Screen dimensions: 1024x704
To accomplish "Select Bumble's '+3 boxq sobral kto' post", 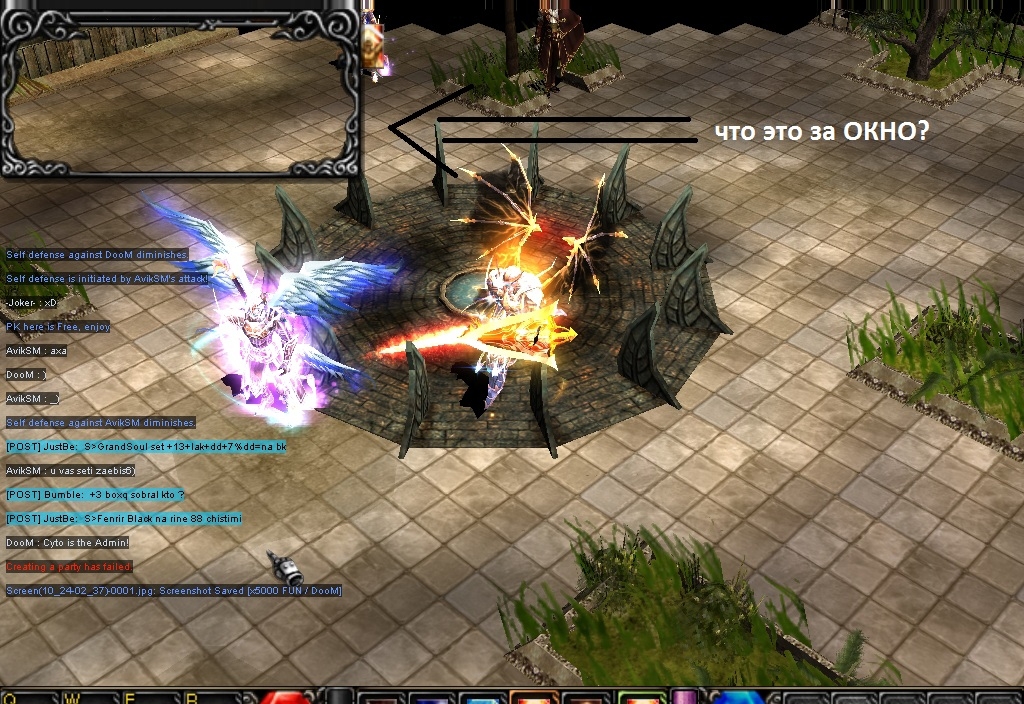I will pyautogui.click(x=95, y=495).
